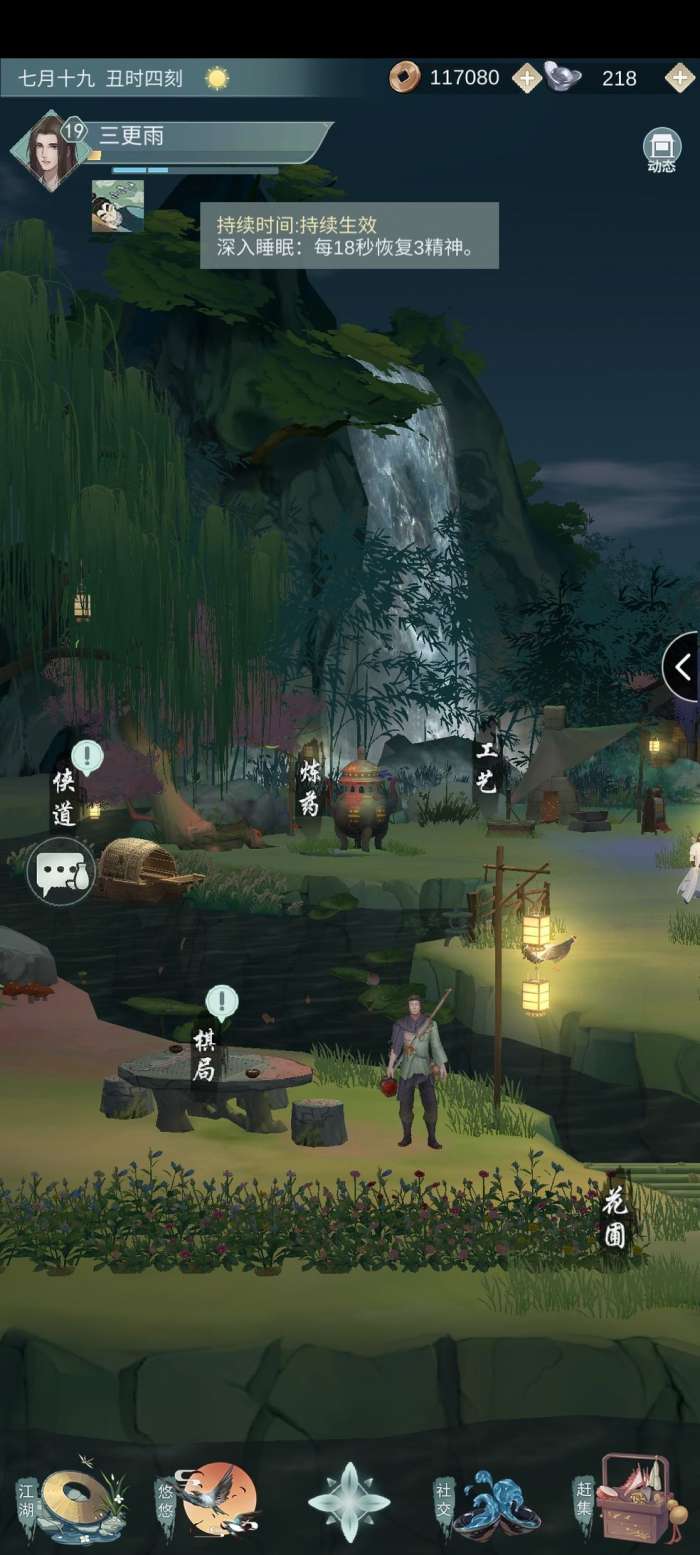Tap the deep sleep buff icon

[118, 206]
